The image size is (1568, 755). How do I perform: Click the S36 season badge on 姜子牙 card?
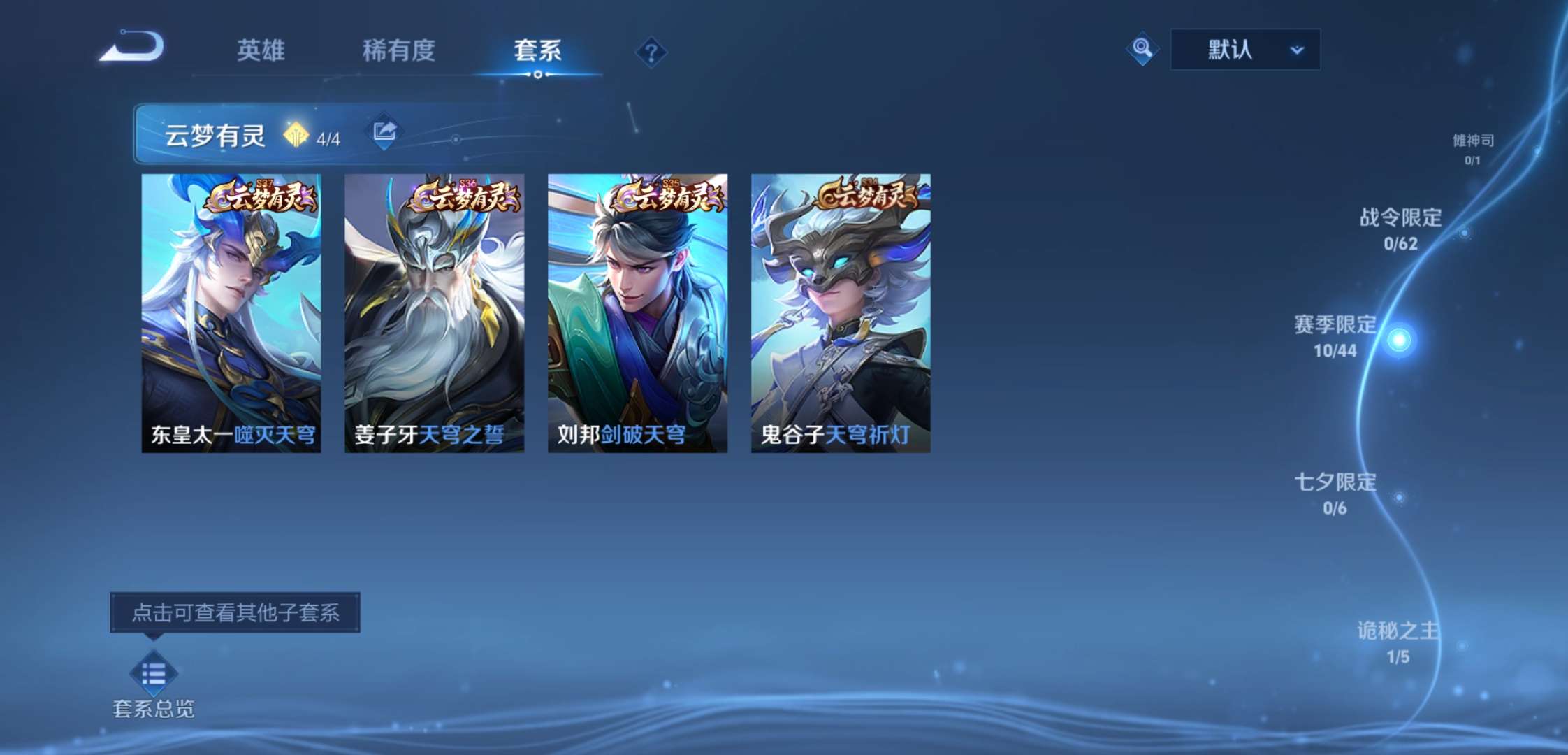pos(468,183)
